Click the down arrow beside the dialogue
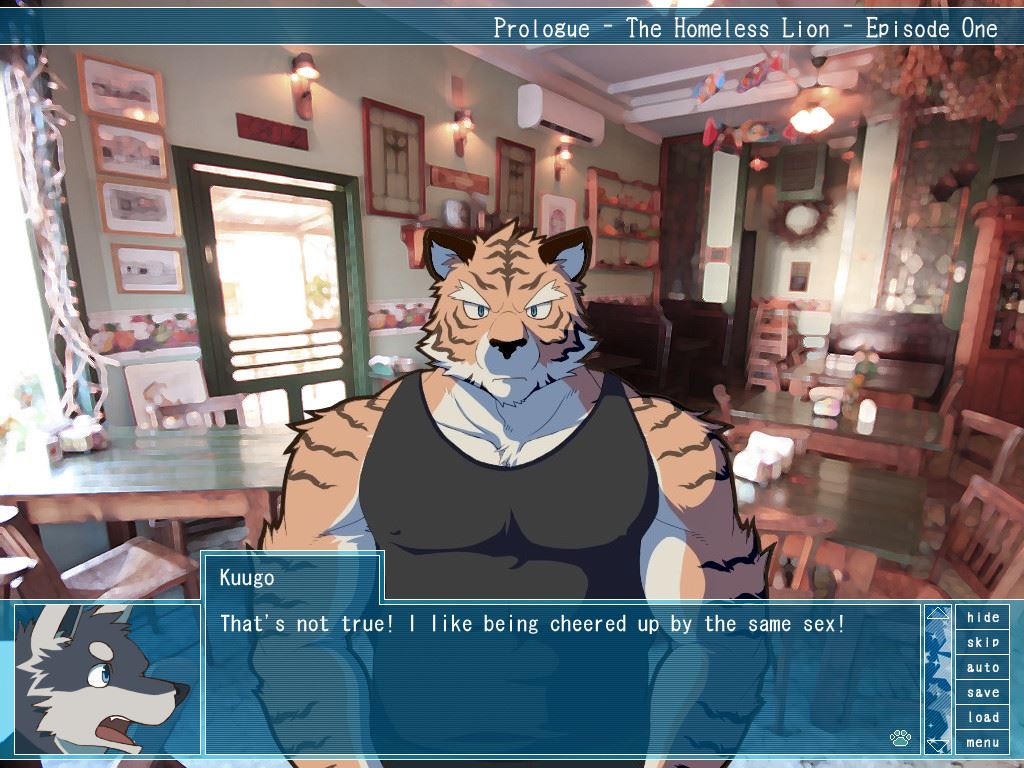This screenshot has width=1024, height=768. (937, 744)
